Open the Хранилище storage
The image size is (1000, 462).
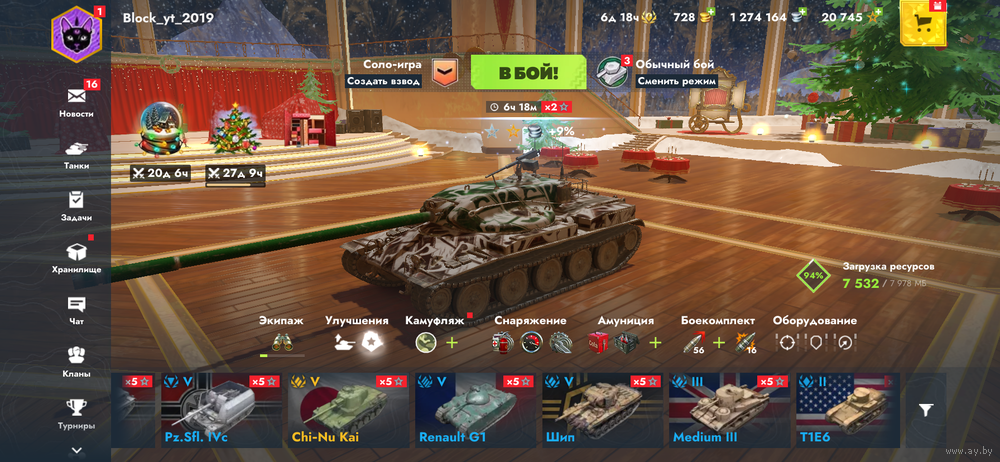click(77, 258)
